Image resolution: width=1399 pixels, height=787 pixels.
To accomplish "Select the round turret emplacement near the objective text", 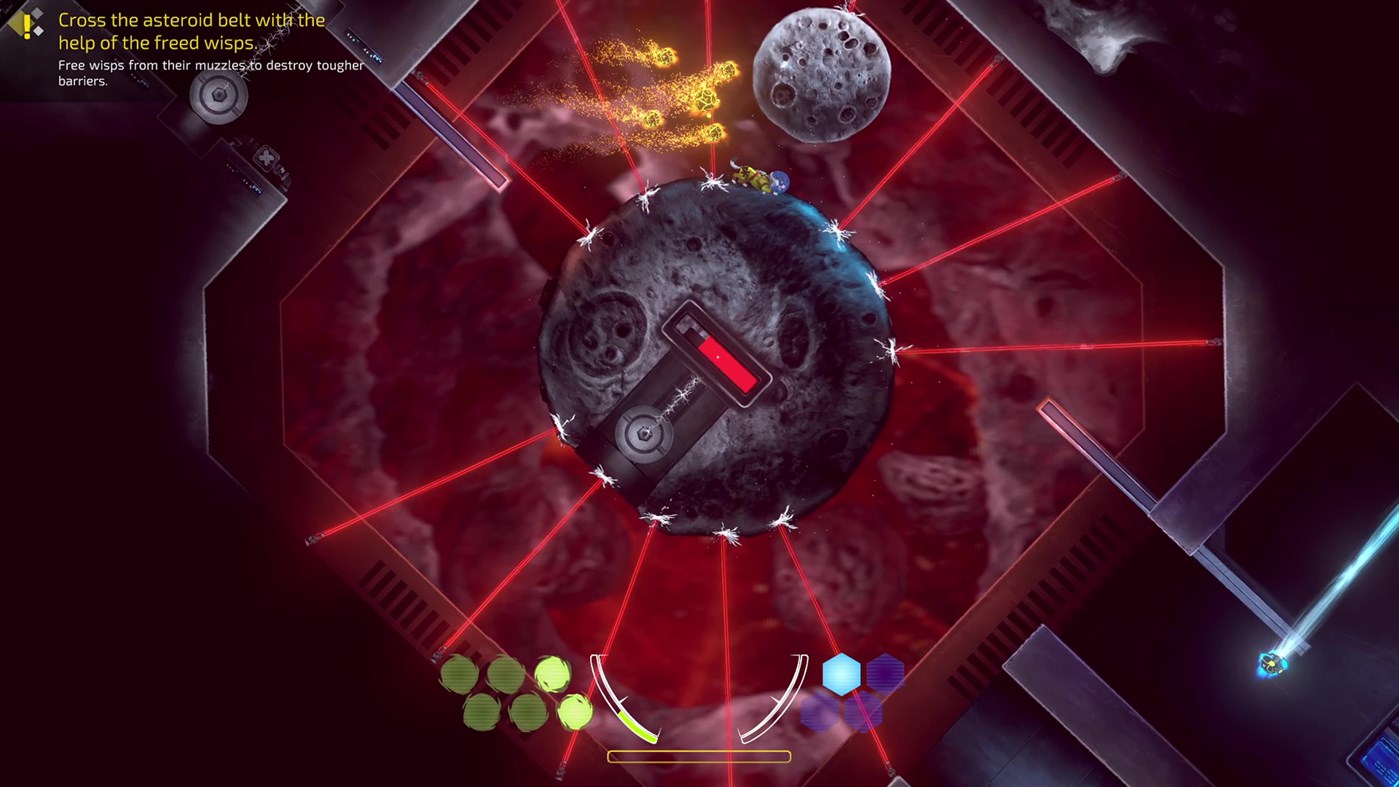I will [x=216, y=97].
